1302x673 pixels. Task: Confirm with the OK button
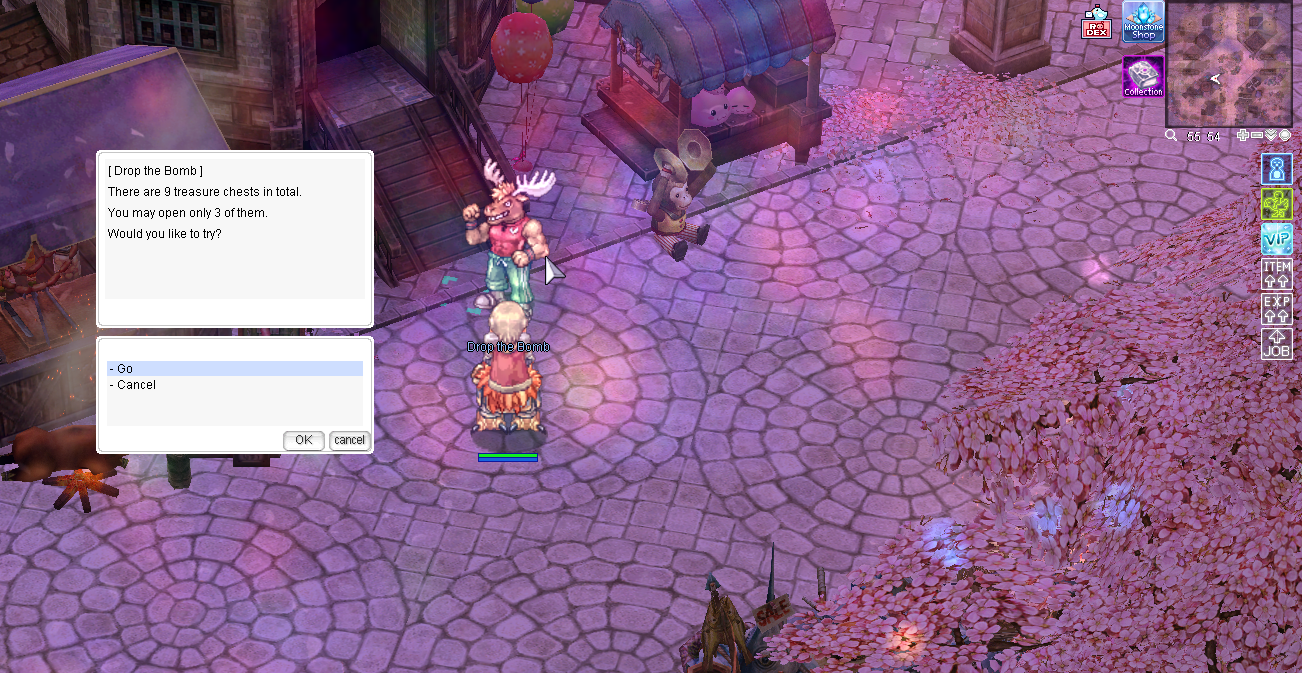click(303, 440)
